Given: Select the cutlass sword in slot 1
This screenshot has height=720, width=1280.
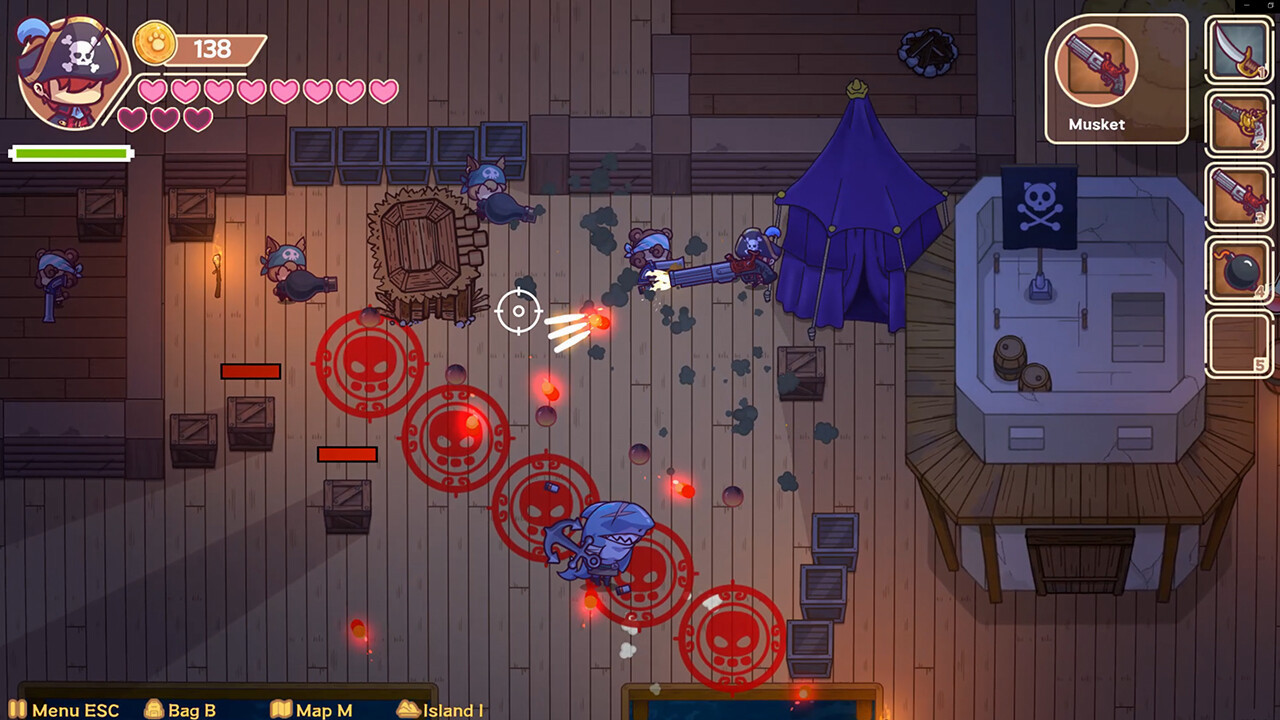Looking at the screenshot, I should point(1238,50).
